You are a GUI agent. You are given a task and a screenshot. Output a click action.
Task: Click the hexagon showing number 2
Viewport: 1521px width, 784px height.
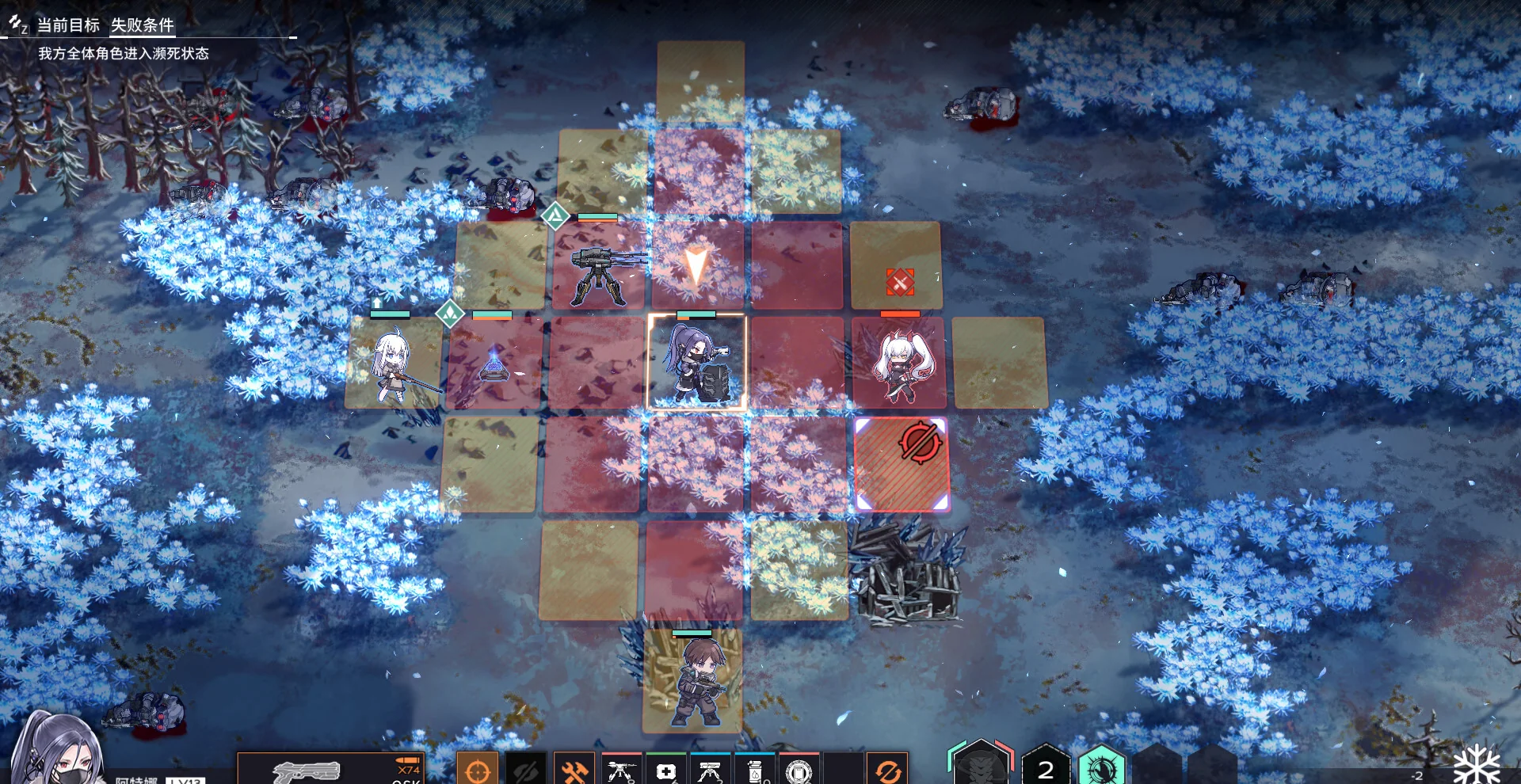(x=1046, y=767)
